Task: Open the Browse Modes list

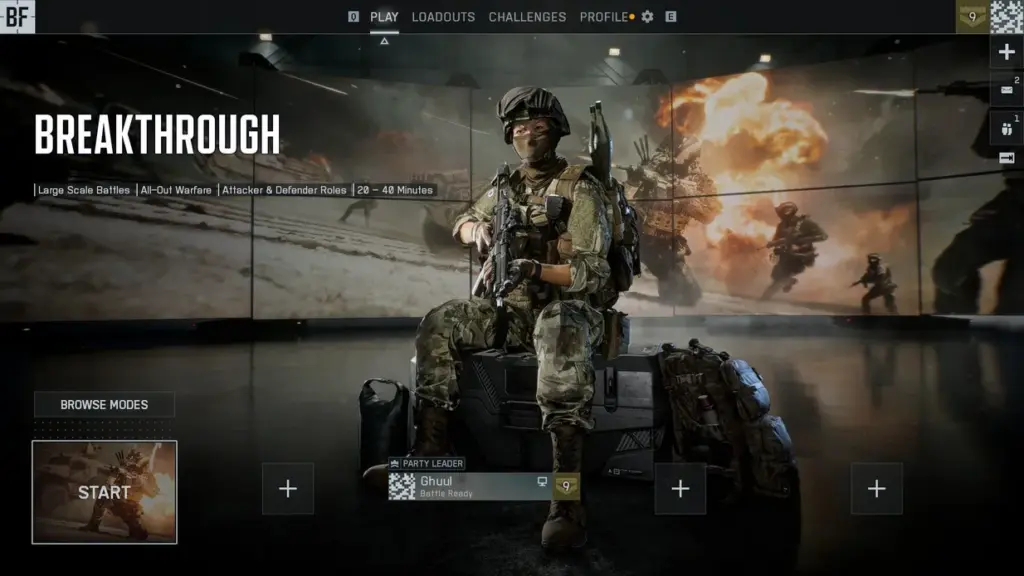Action: point(104,405)
